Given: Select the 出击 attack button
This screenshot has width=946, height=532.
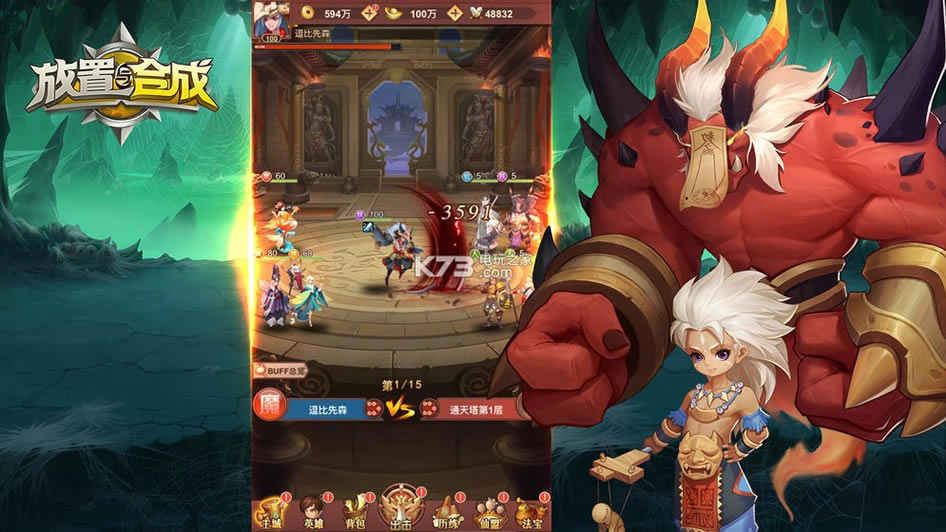Looking at the screenshot, I should (x=399, y=509).
